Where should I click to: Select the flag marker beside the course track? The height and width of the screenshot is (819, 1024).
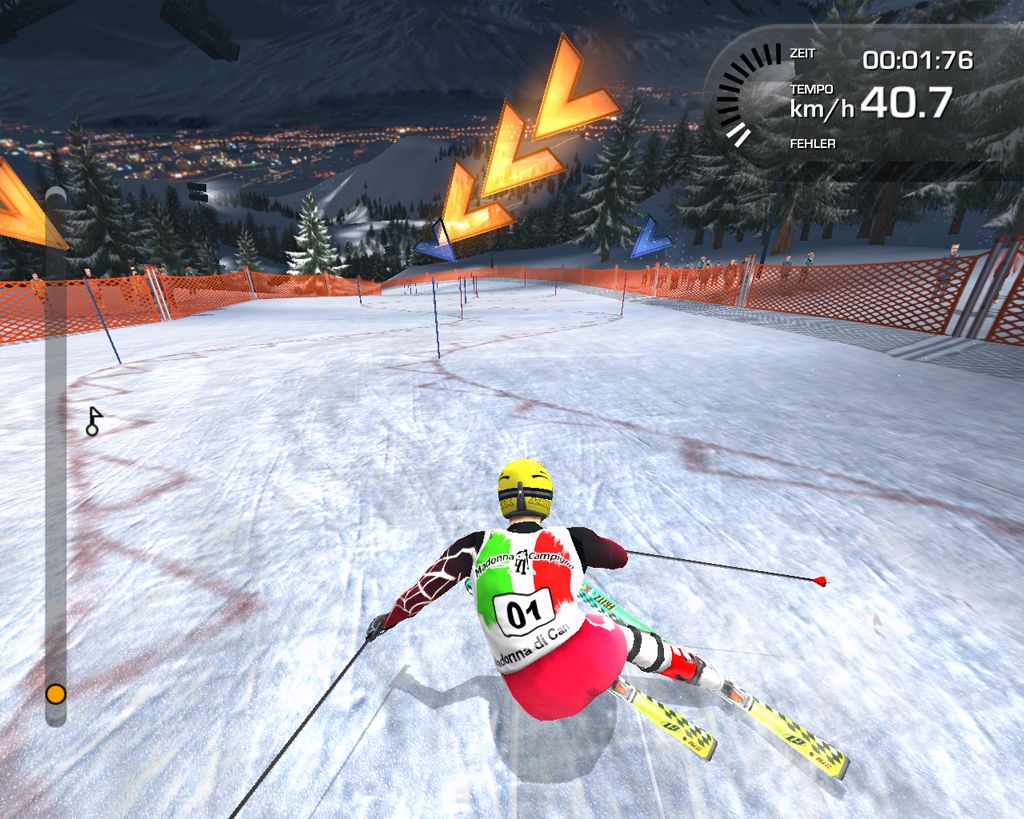point(94,420)
